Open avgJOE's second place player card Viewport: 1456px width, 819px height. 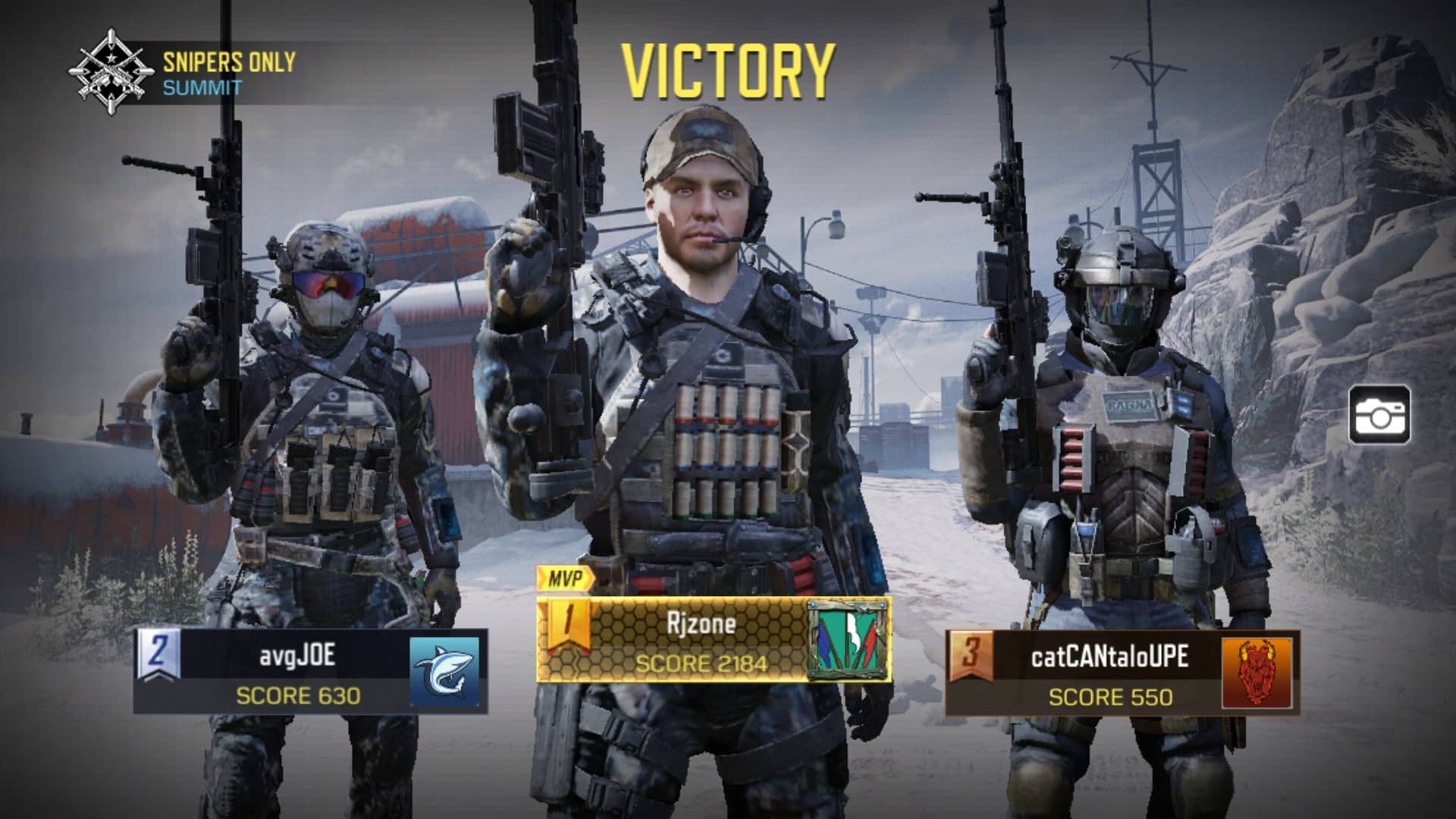[x=297, y=671]
